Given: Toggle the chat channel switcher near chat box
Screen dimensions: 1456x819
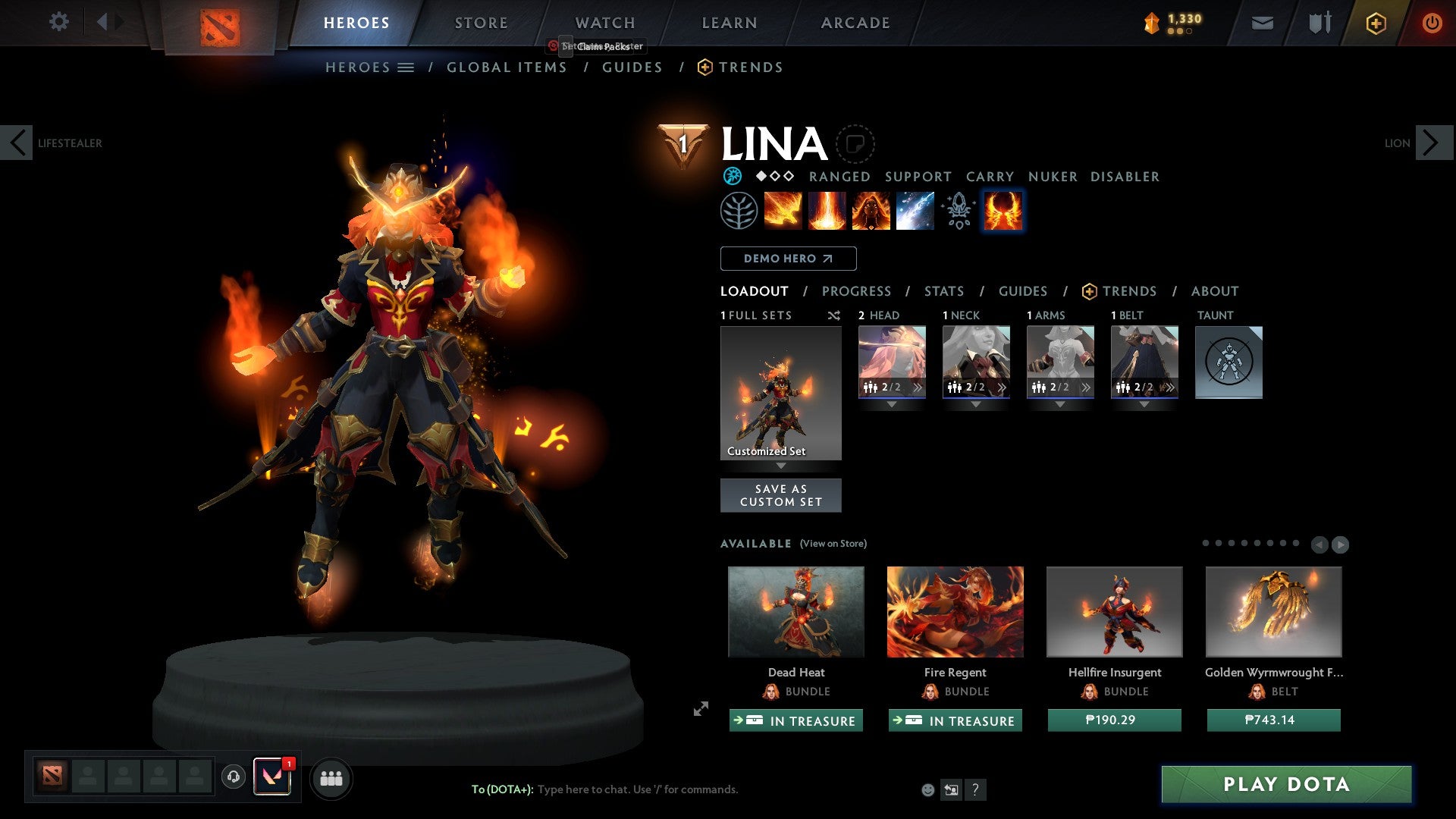Looking at the screenshot, I should click(x=950, y=789).
